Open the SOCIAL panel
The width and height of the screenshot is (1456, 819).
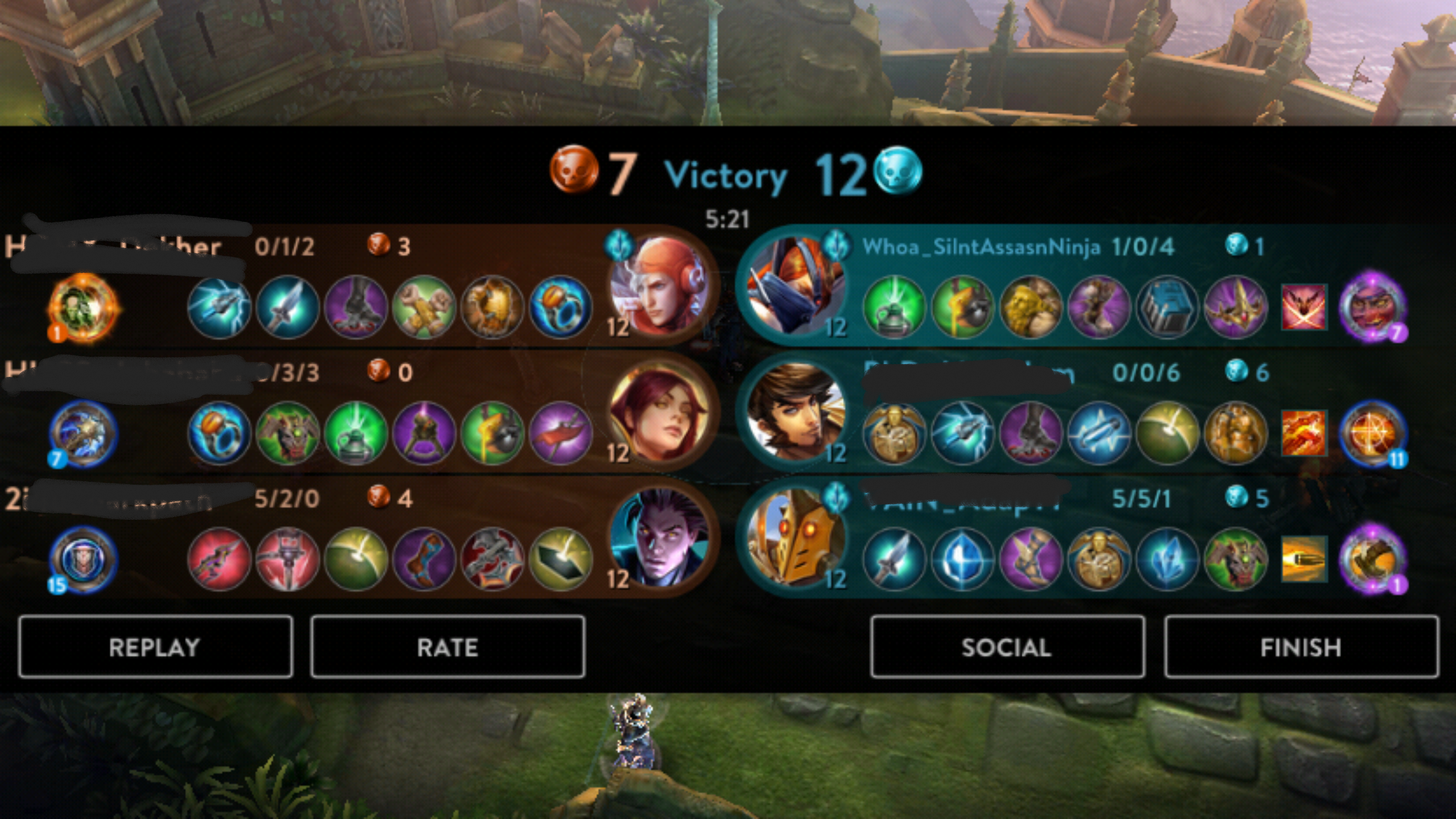(x=1007, y=647)
